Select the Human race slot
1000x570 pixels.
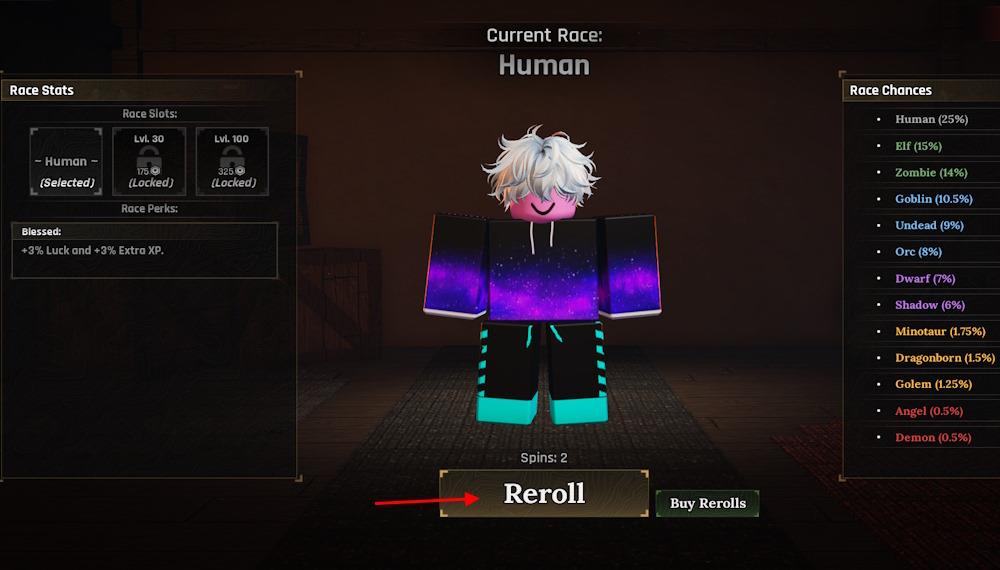pos(66,161)
